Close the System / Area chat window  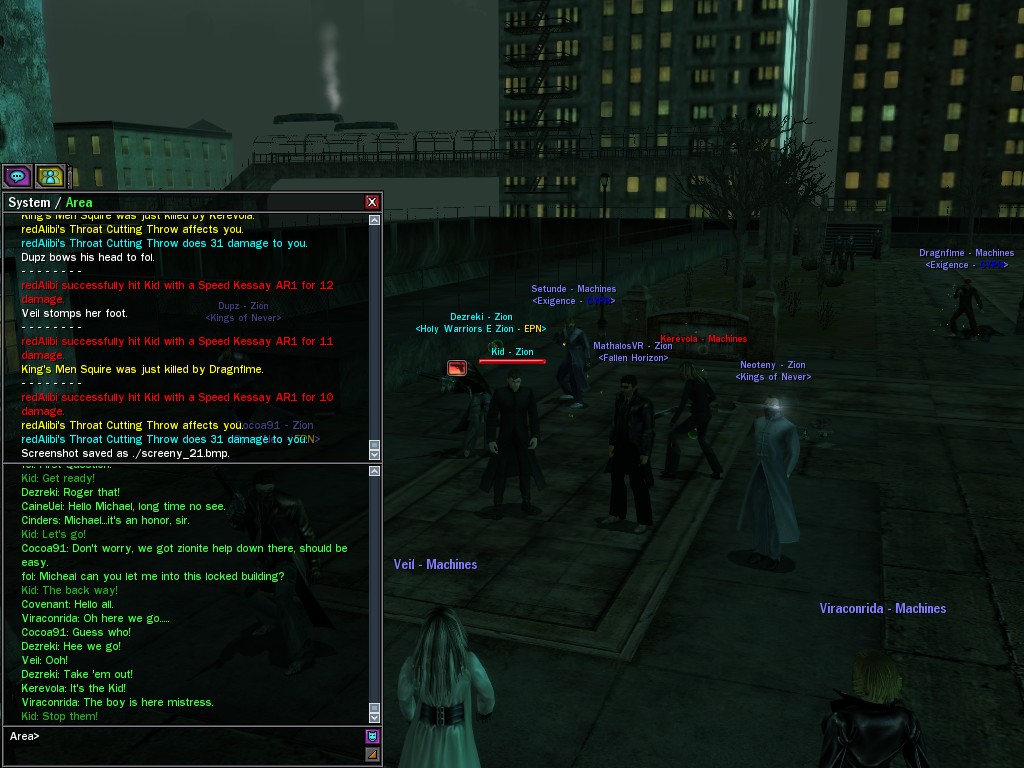[x=372, y=202]
